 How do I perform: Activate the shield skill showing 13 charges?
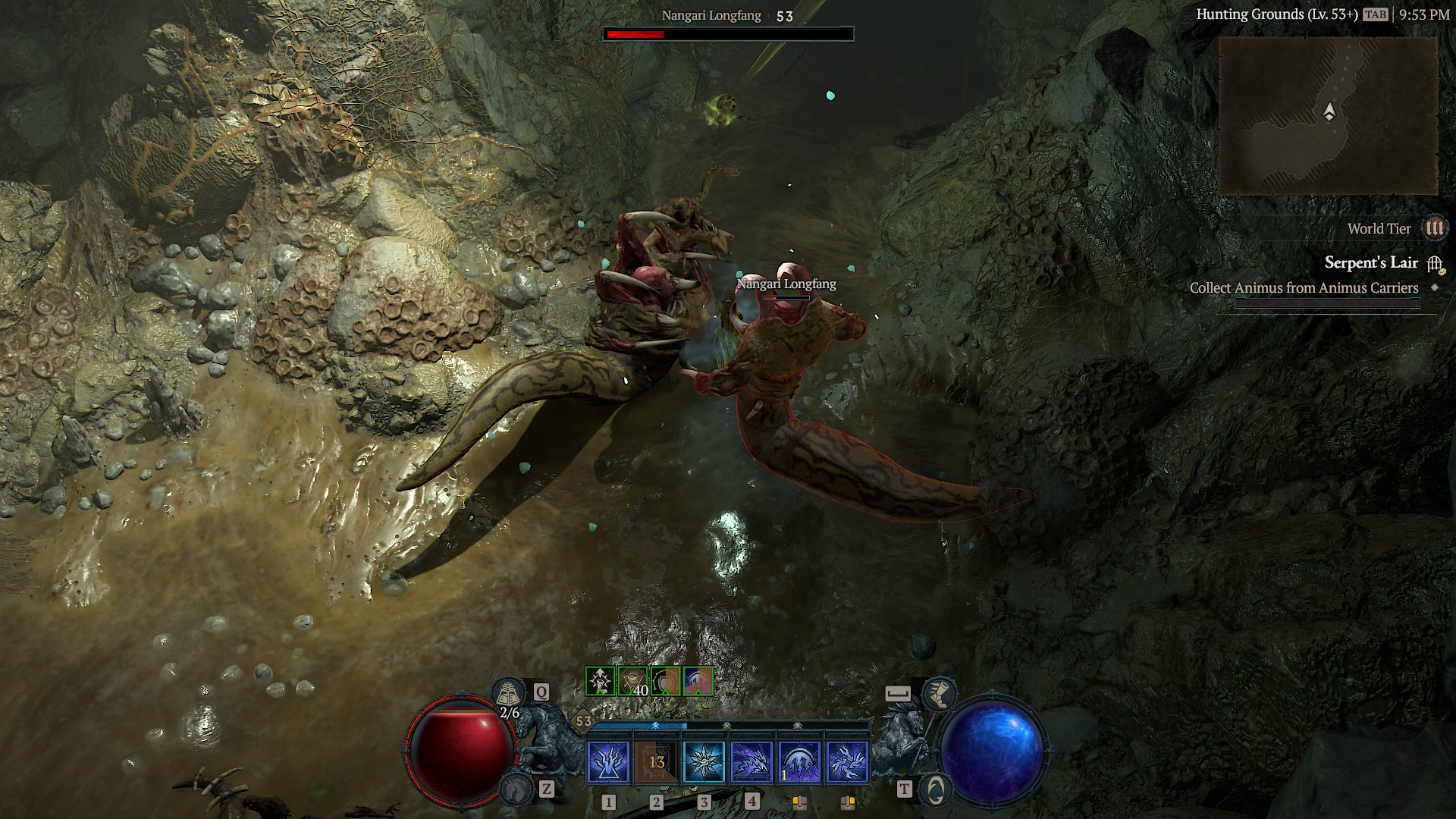[x=656, y=762]
